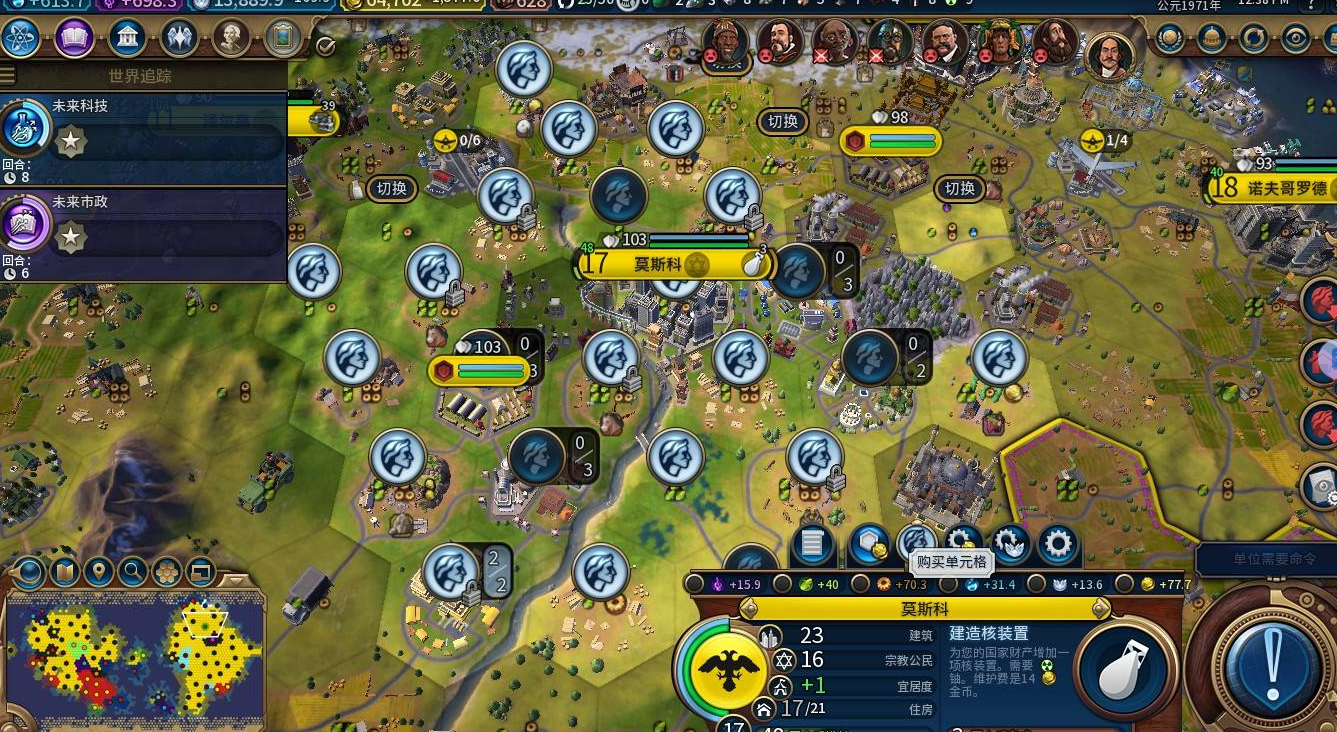Open the civics tree with the purple book icon

74,38
